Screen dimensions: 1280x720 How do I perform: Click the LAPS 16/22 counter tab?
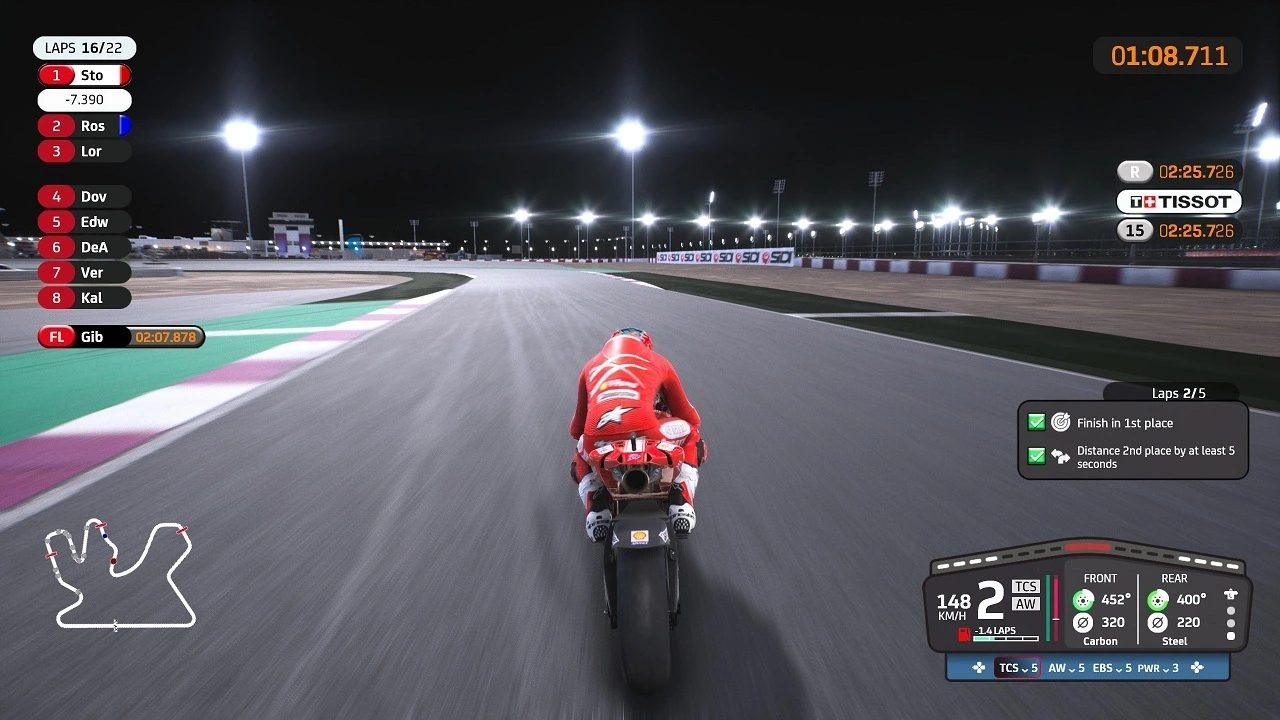[85, 47]
